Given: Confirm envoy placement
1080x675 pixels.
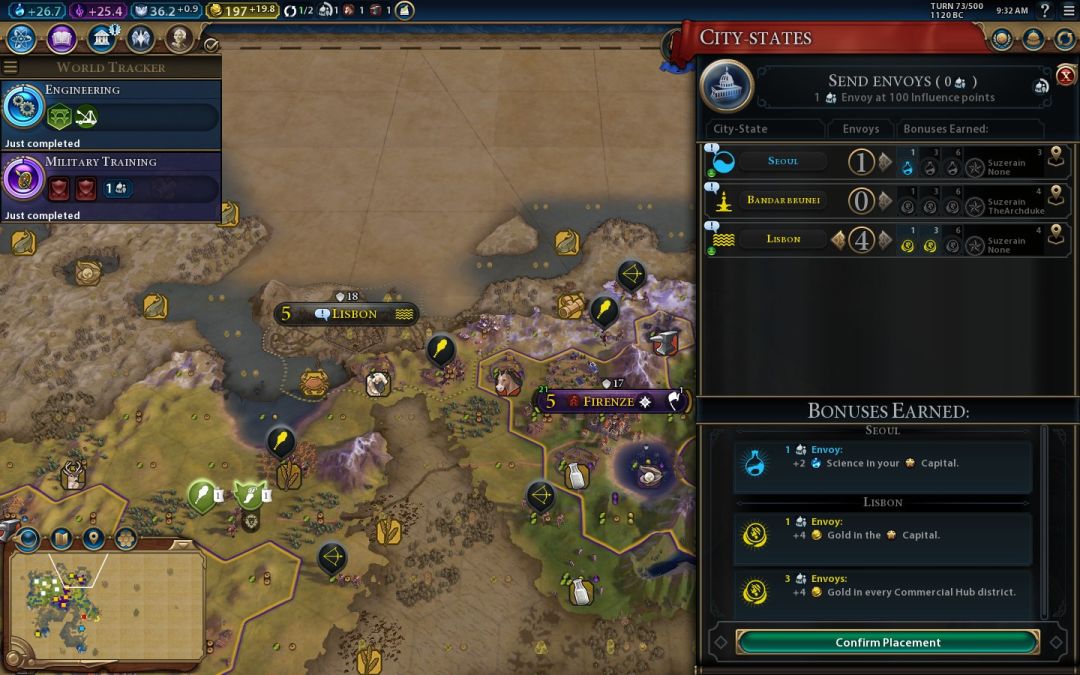Looking at the screenshot, I should [887, 642].
